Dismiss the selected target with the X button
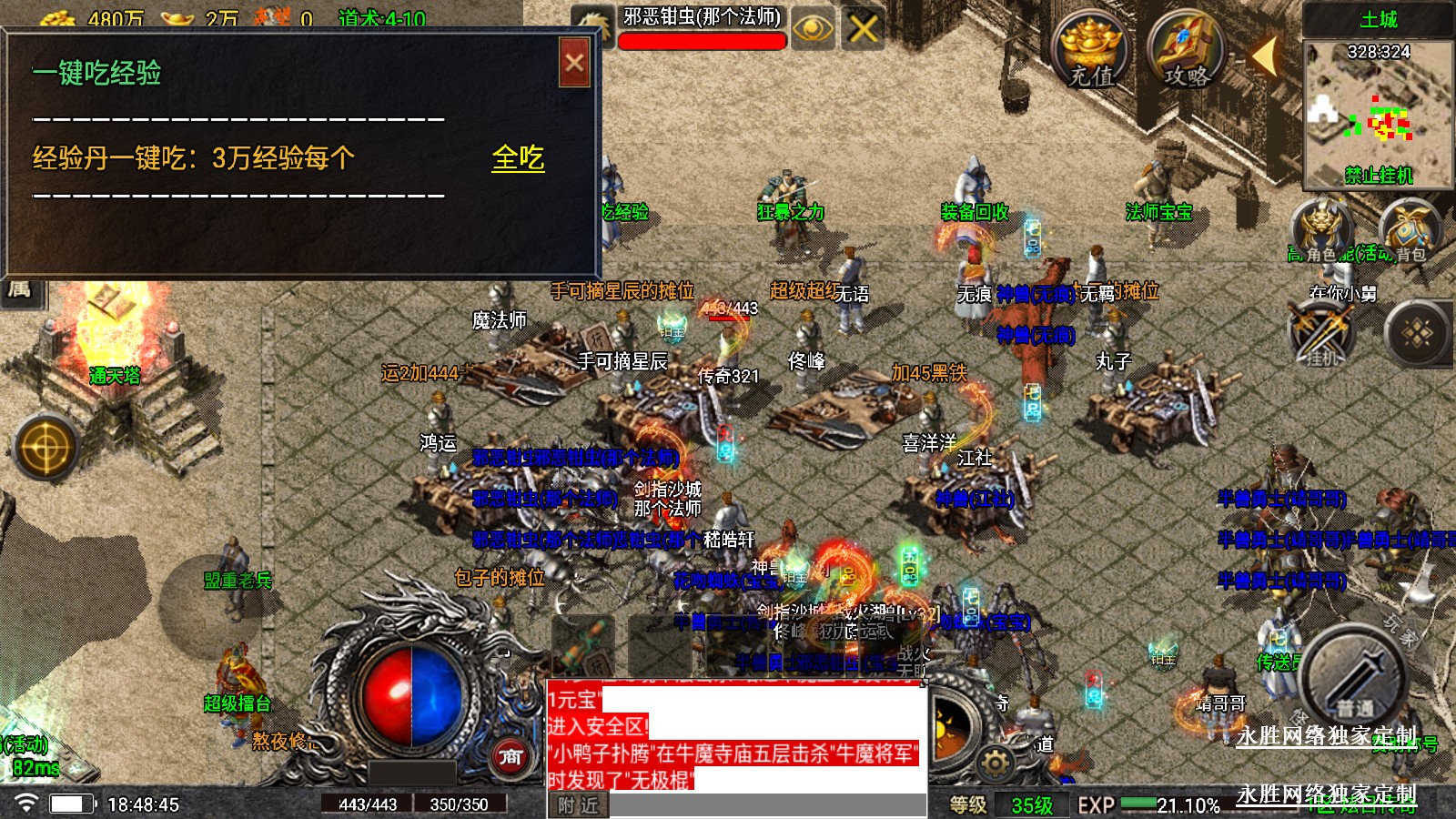Screen dimensions: 1456x819 pos(863,29)
